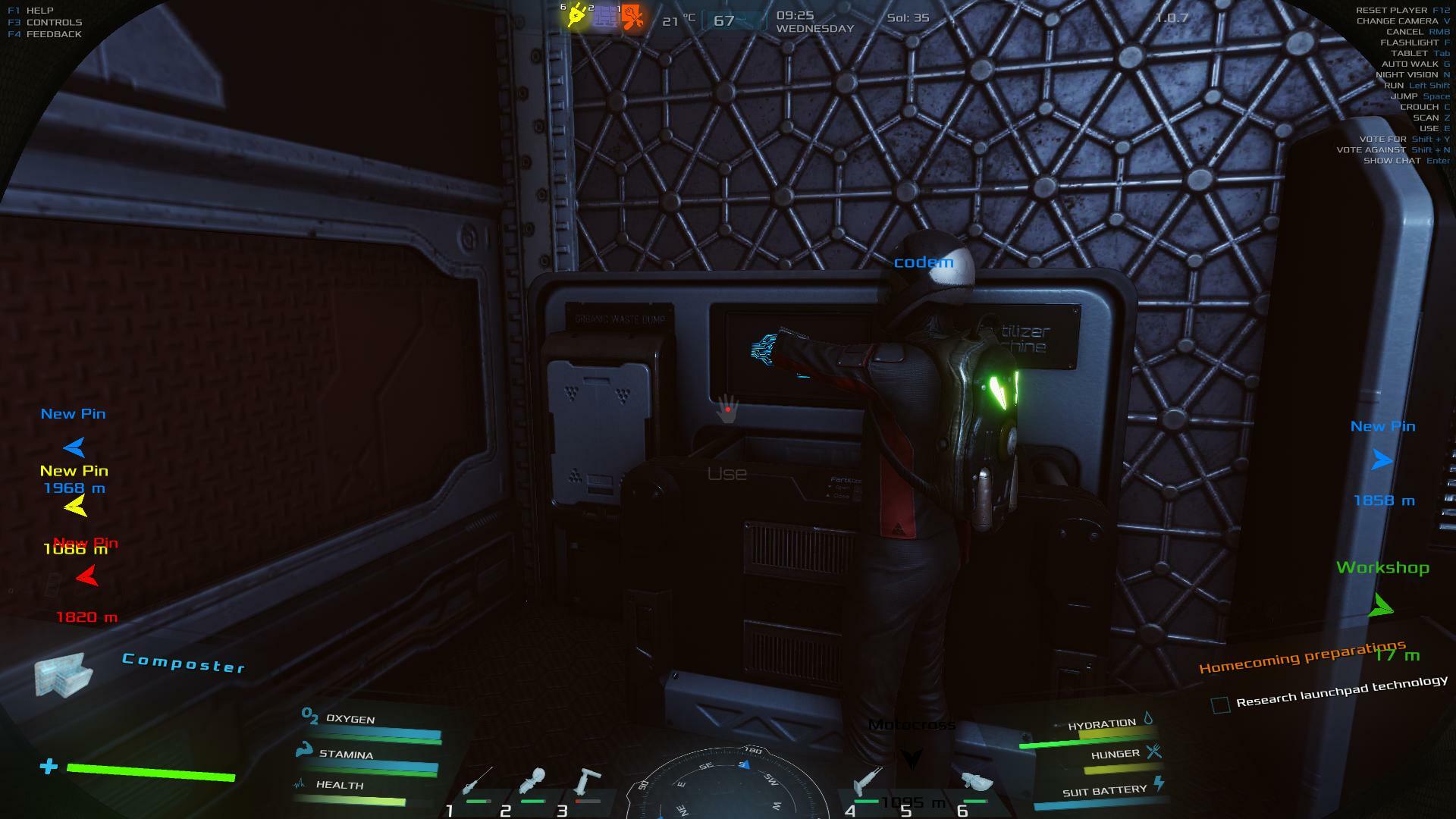
Task: Select the yellow New Pin arrow marker
Action: point(76,506)
